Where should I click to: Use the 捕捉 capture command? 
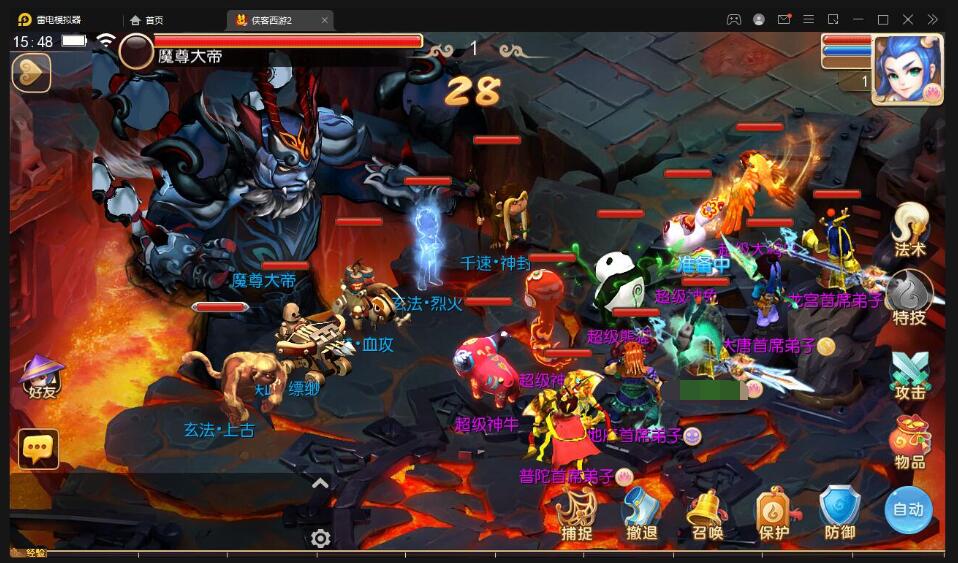tap(577, 514)
